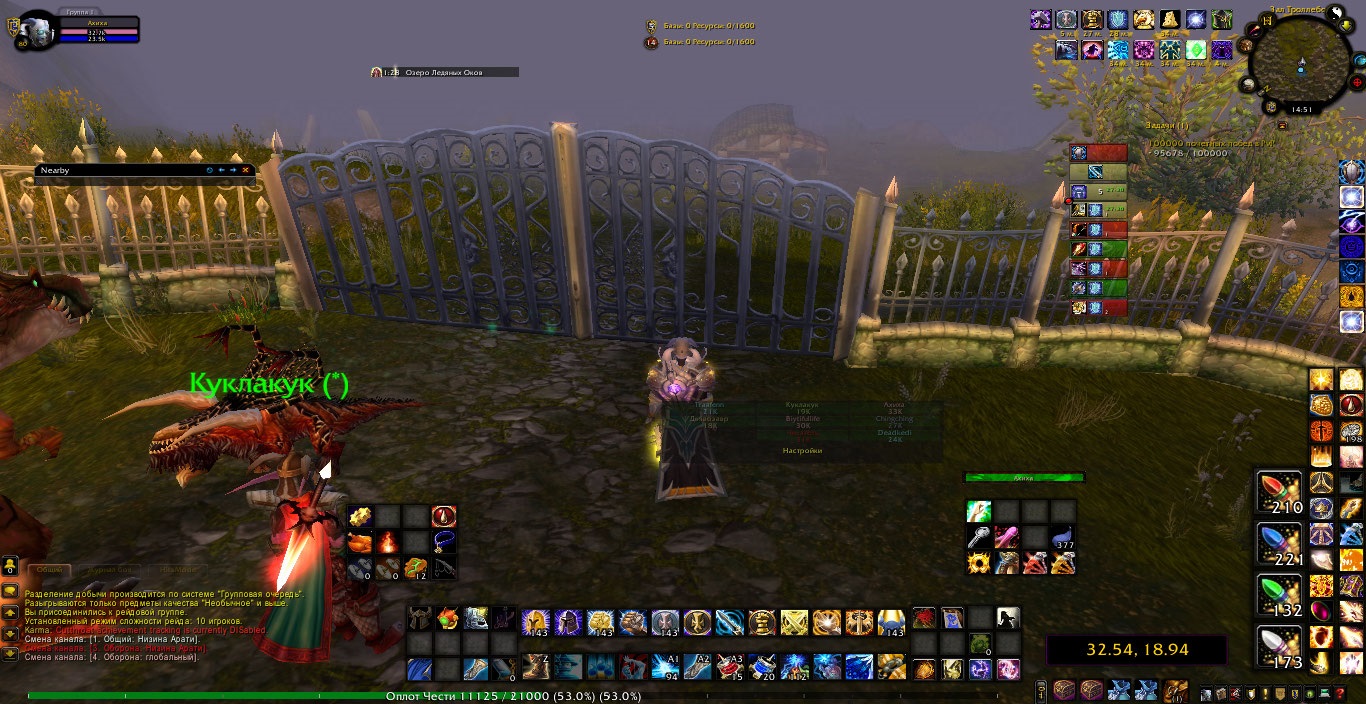Click the Куклакук unit frame in group panel
Viewport: 1366px width, 704px height.
pos(802,408)
